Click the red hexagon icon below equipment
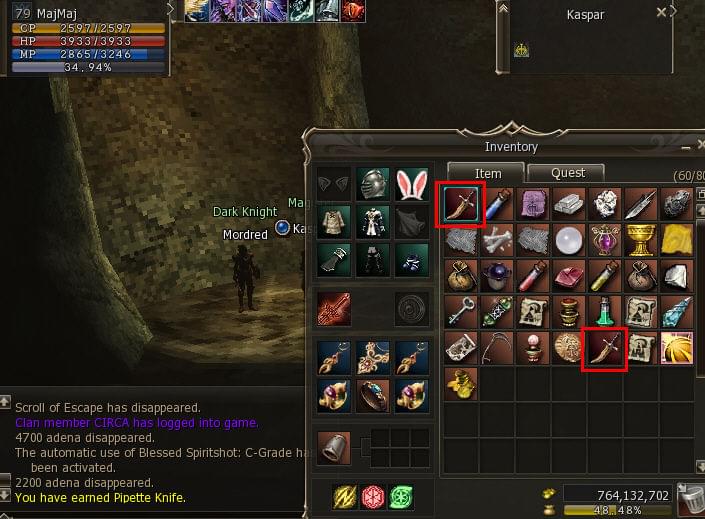Screen dimensions: 705x519 (373, 495)
